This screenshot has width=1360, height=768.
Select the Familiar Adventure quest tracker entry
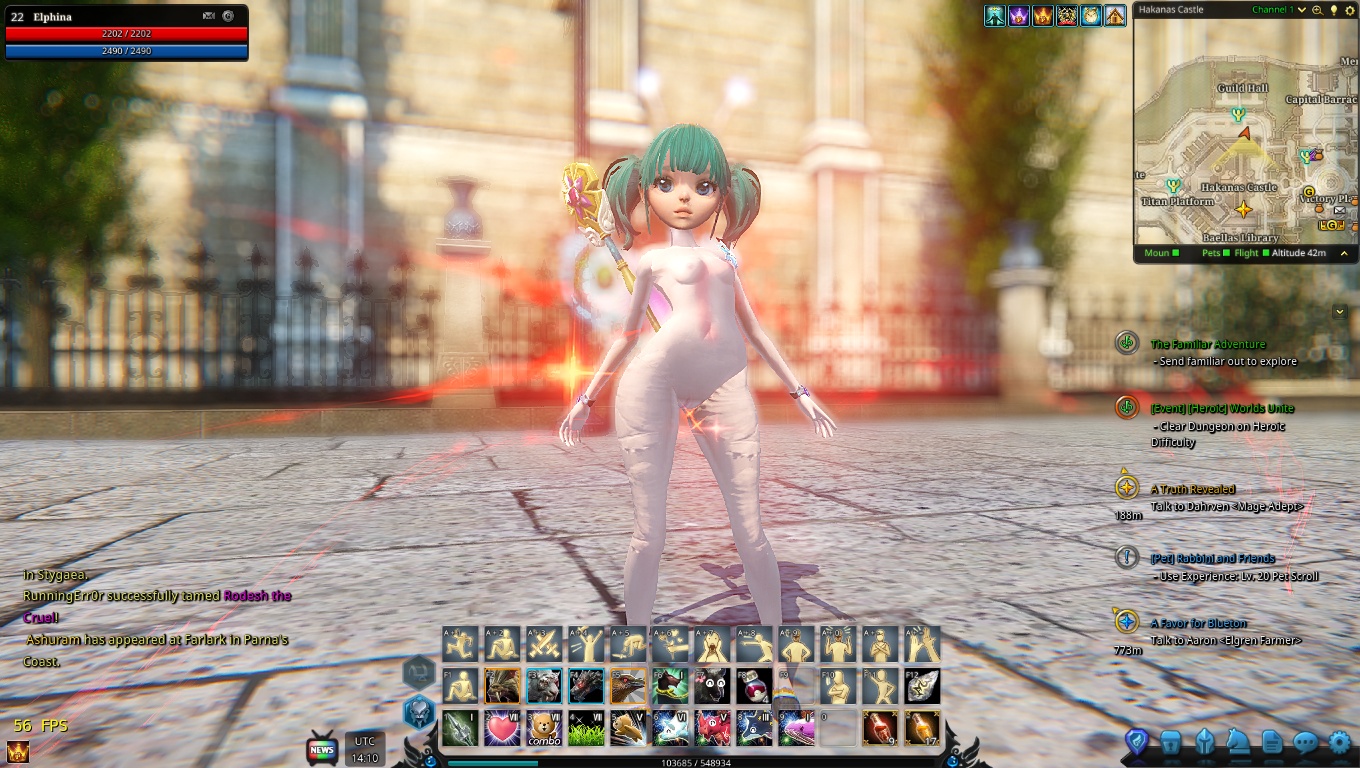tap(1207, 344)
